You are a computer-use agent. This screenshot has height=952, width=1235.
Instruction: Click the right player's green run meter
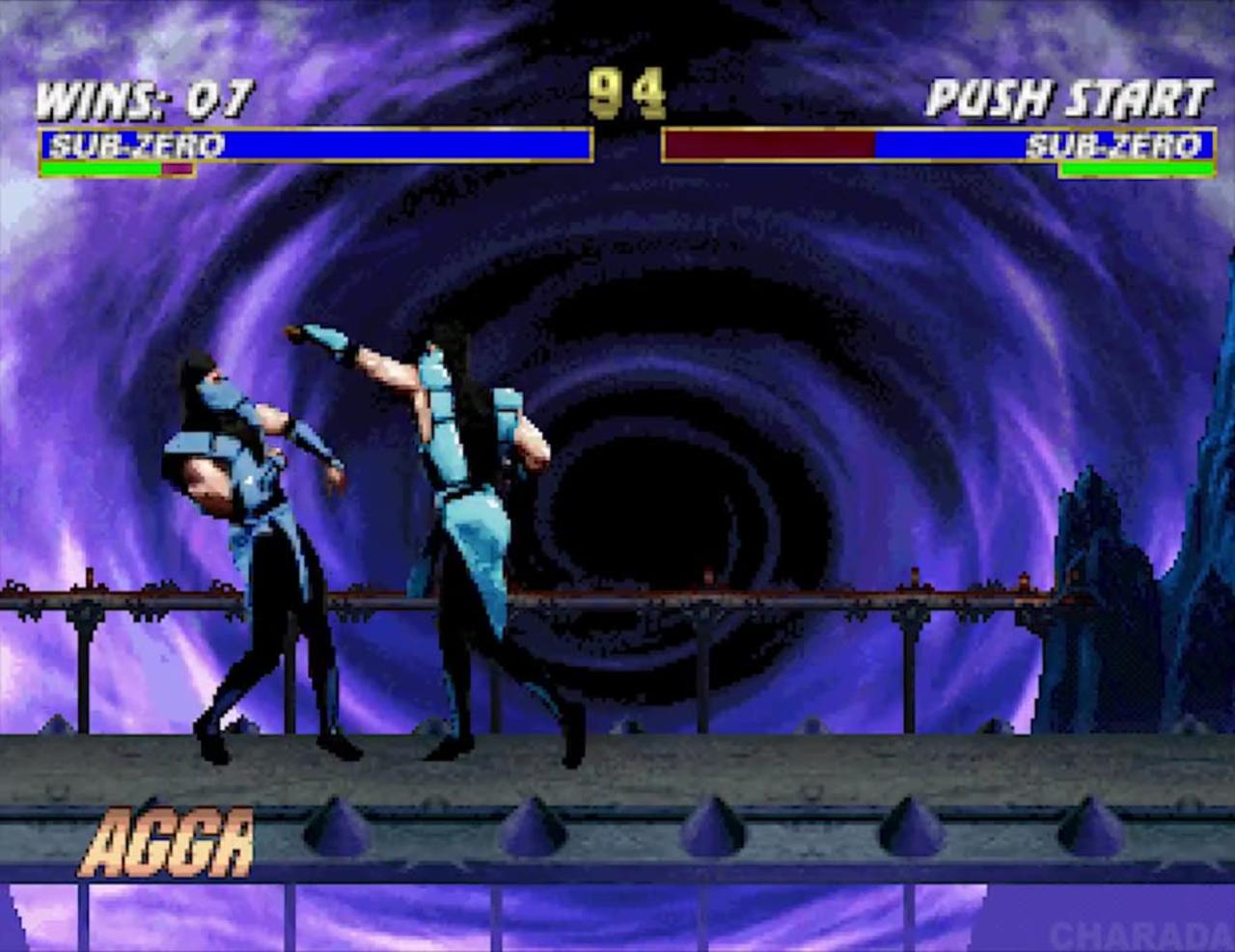click(1134, 166)
